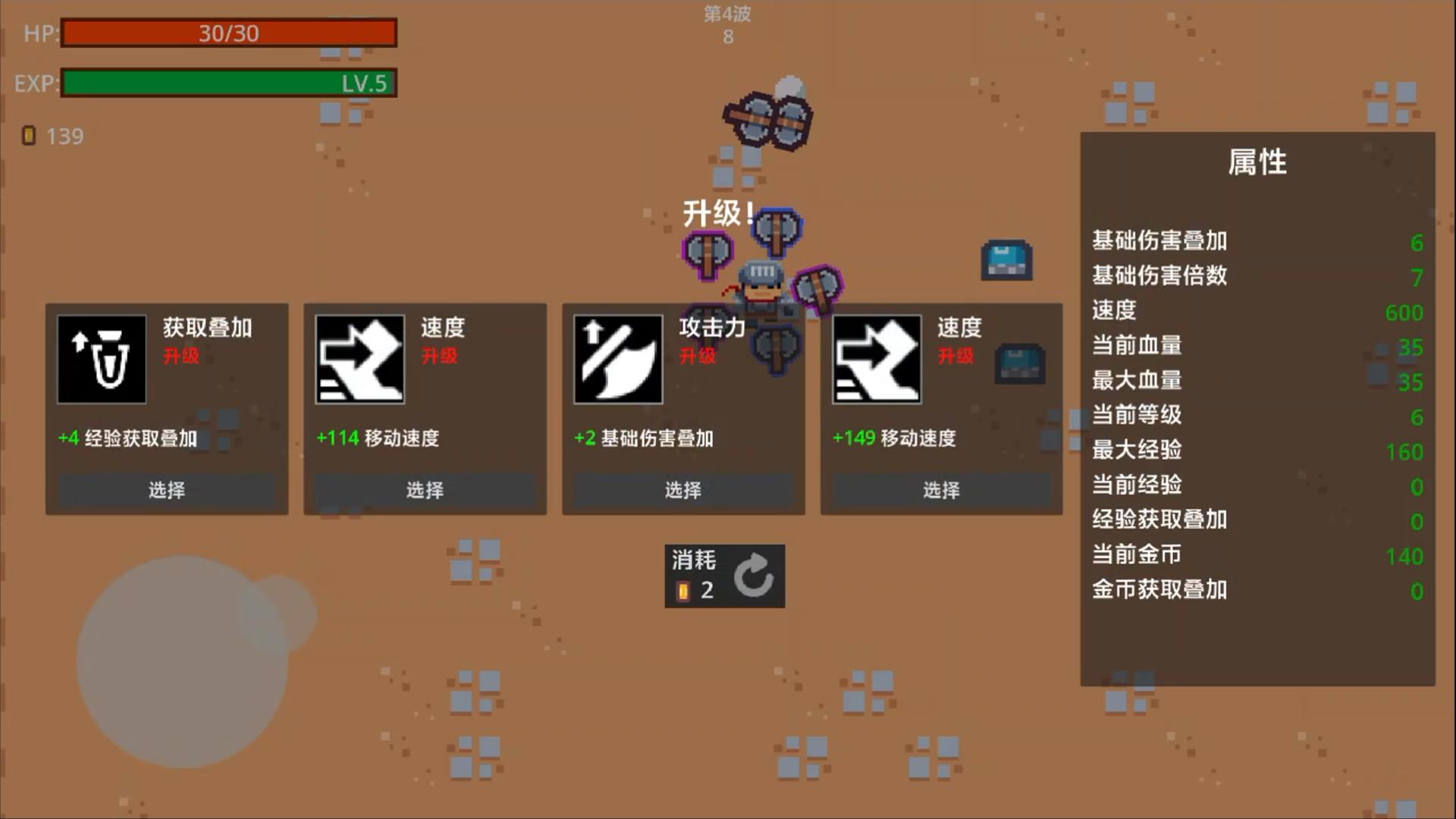The image size is (1456, 819).
Task: Click the 当前金币 value of 140
Action: pos(1405,555)
